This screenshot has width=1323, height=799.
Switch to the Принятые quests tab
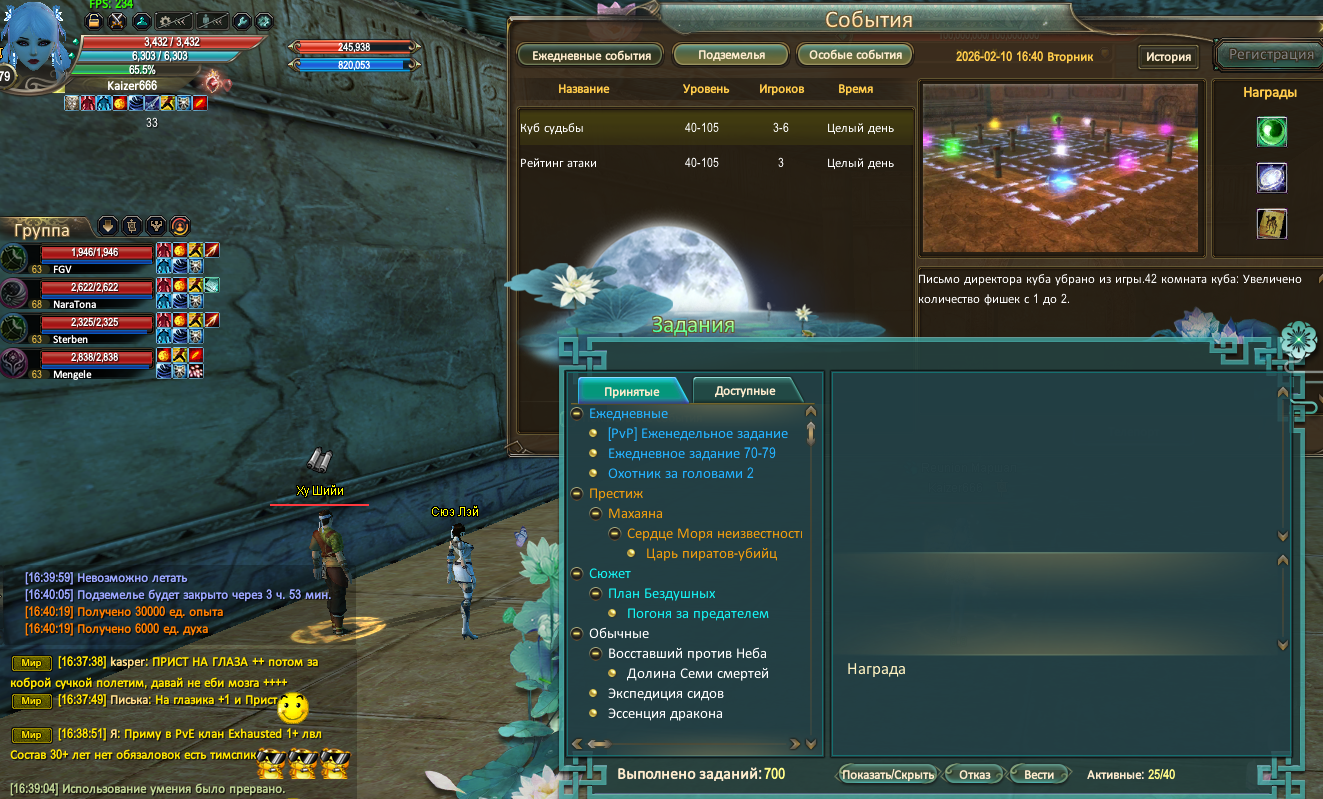pos(631,391)
